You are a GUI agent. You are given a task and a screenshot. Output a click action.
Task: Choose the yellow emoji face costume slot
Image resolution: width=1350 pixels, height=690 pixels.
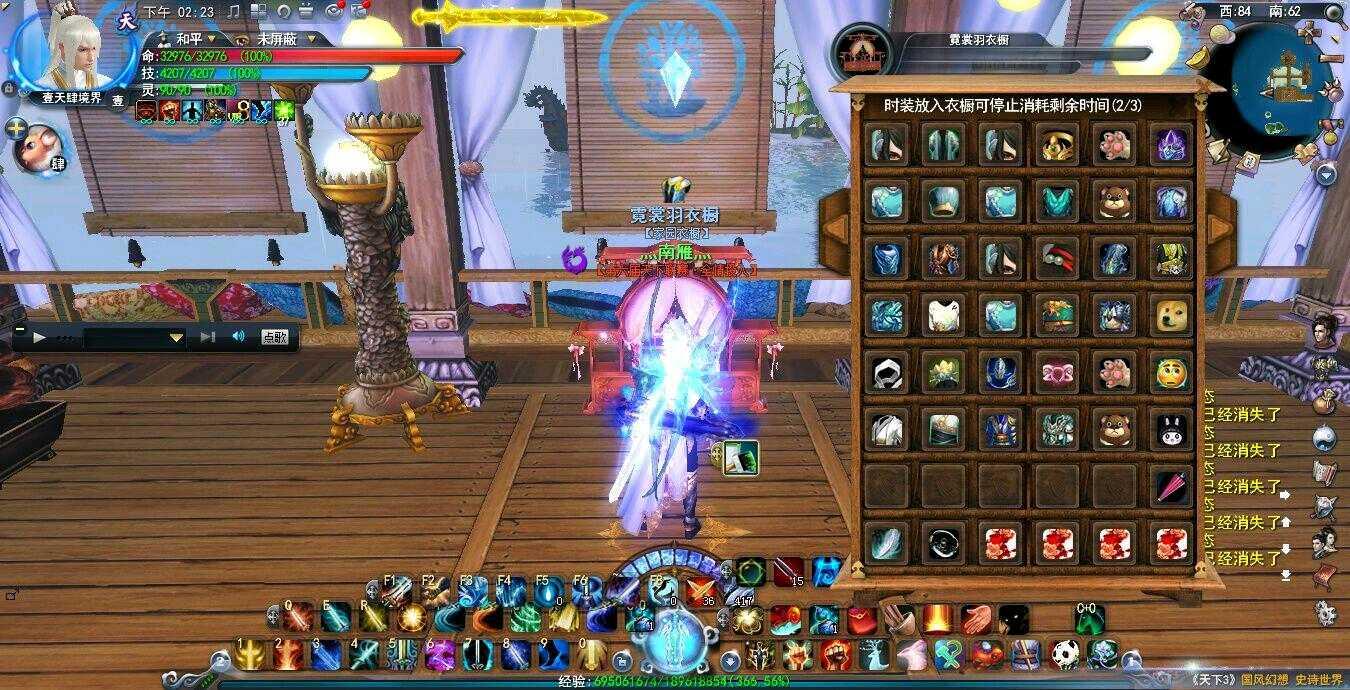[1172, 372]
